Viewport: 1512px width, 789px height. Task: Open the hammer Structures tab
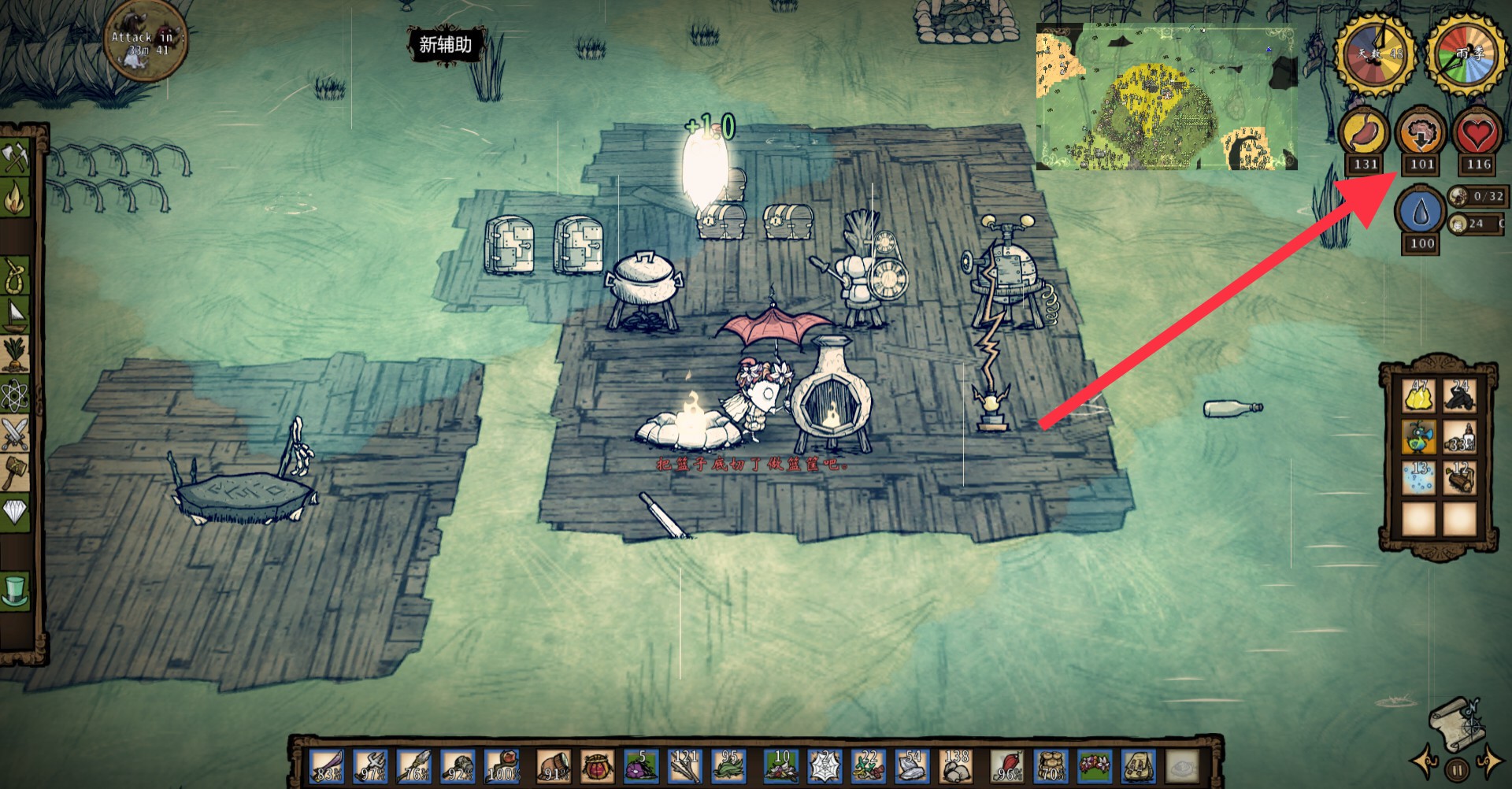point(17,472)
